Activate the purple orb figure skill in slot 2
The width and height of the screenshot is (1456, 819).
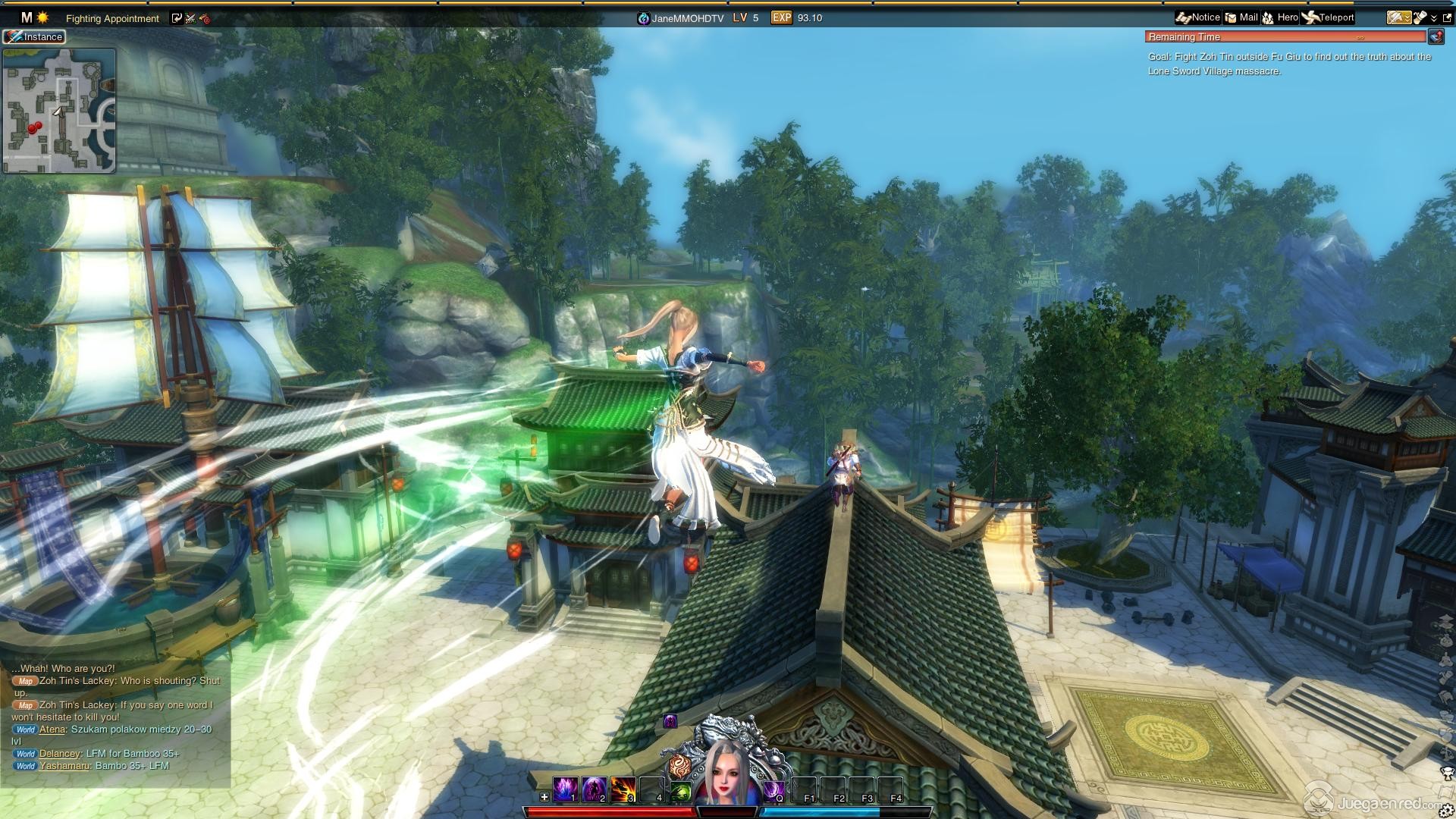tap(594, 790)
